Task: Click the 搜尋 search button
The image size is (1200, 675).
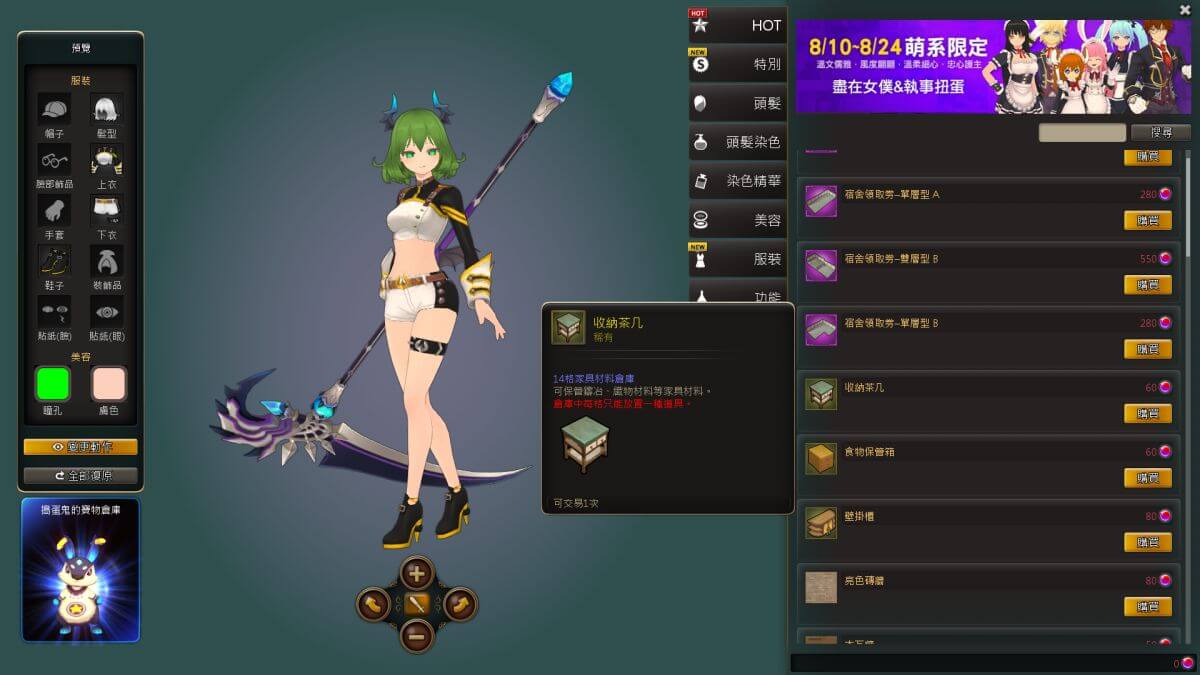Action: [1160, 132]
